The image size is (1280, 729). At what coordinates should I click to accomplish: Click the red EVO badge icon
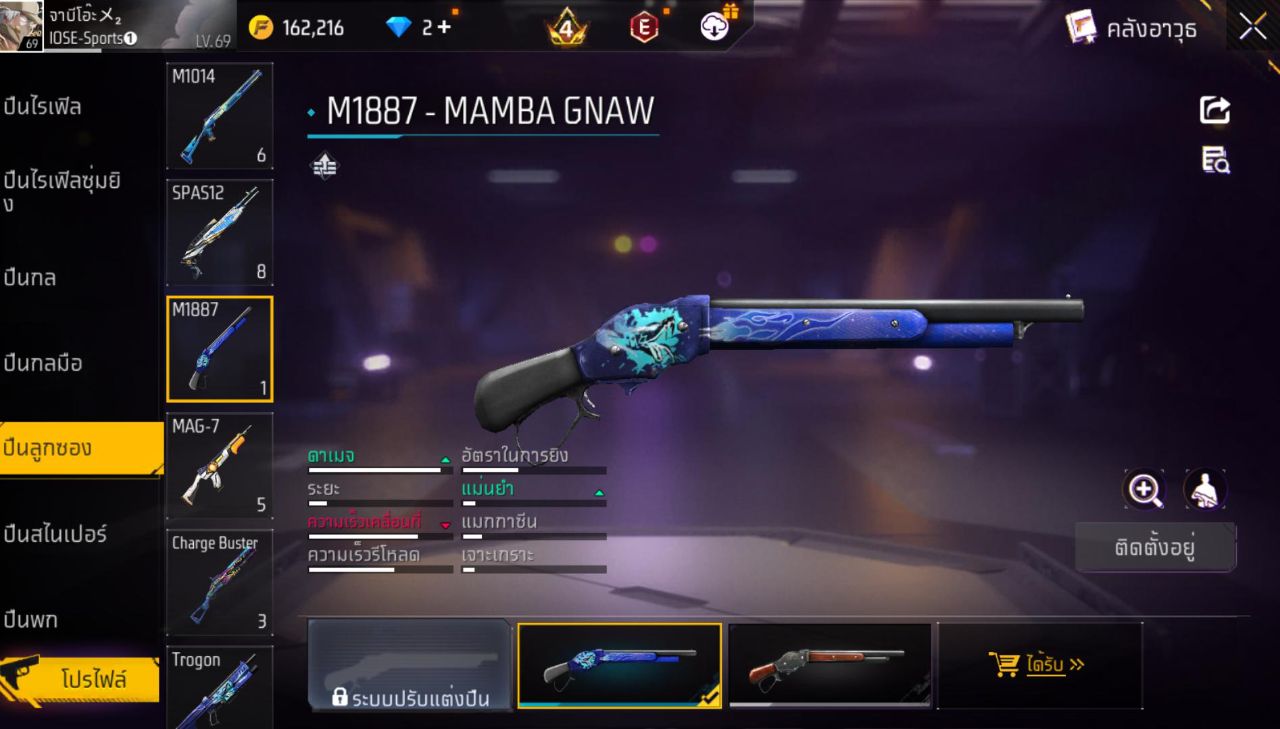tap(643, 27)
